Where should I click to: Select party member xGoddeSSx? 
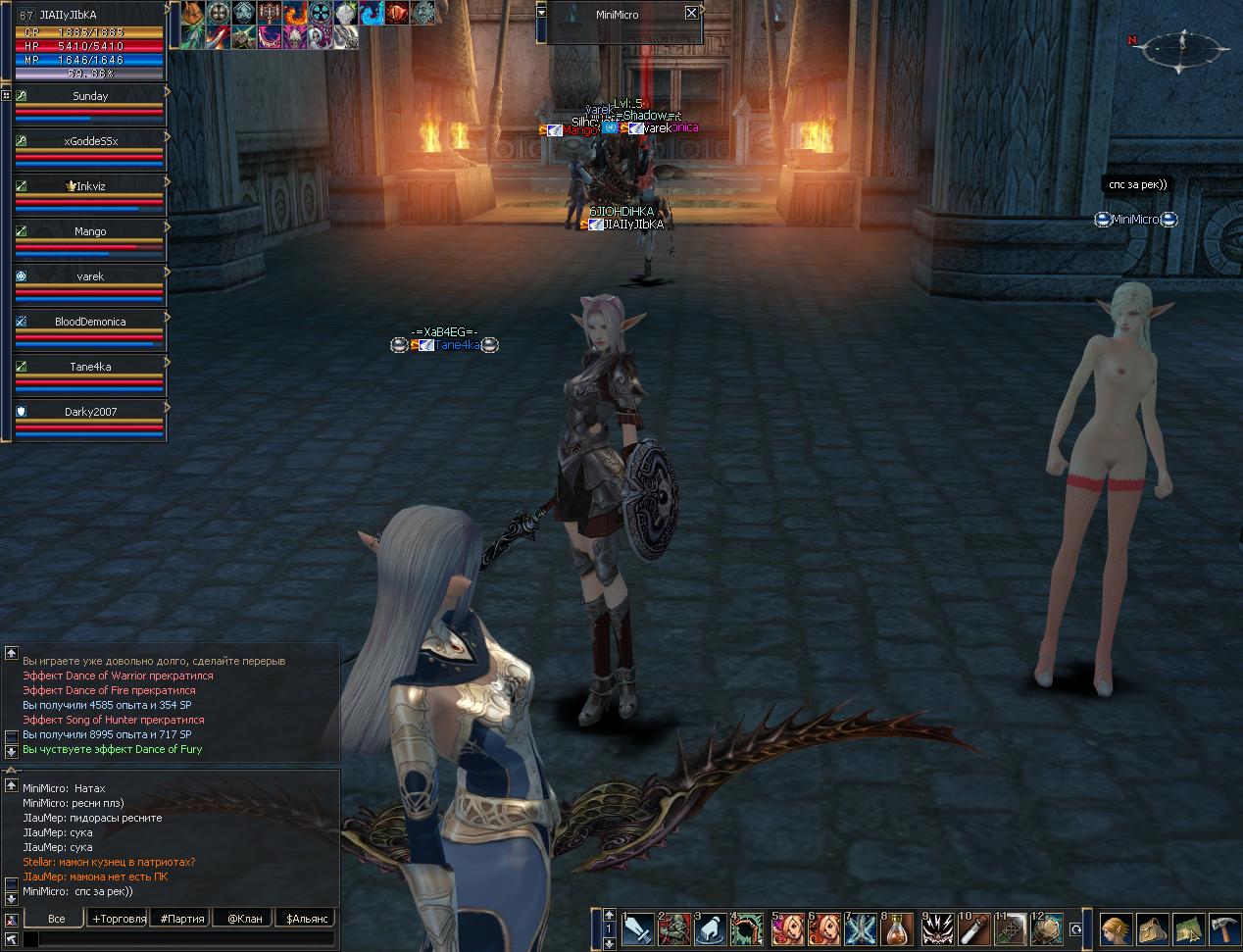click(90, 141)
